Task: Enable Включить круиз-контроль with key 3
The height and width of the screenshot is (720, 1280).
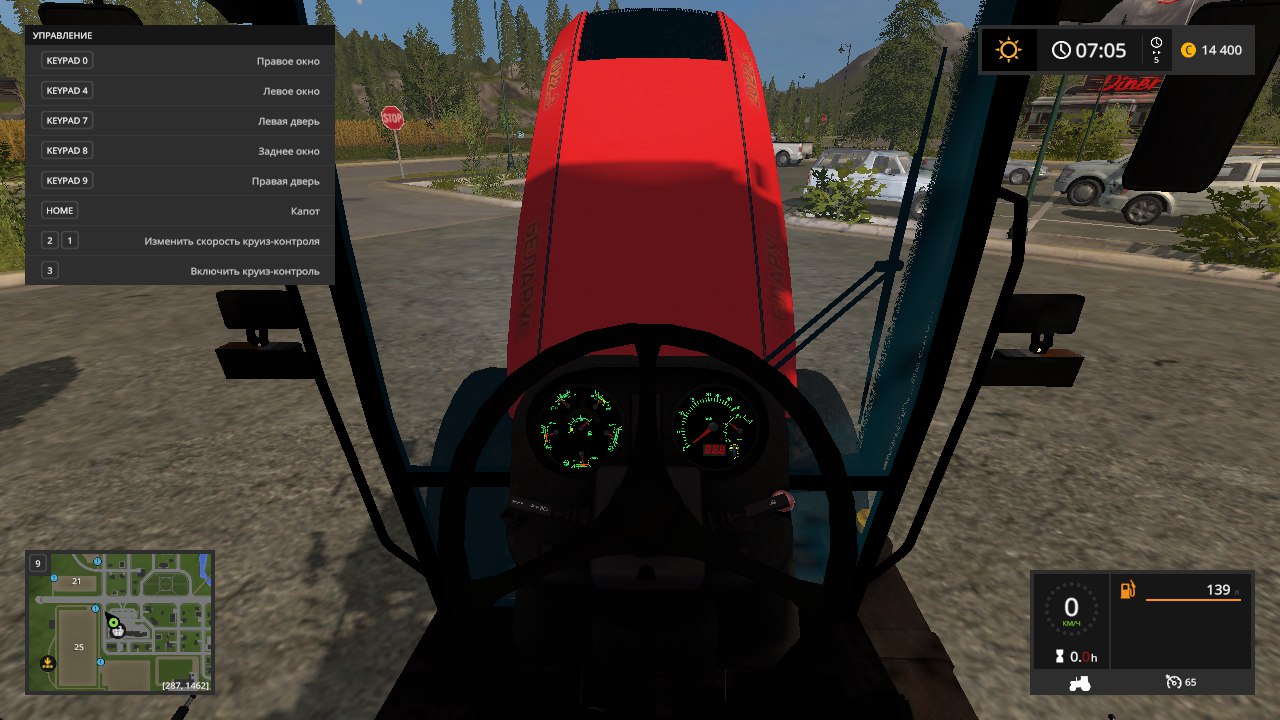Action: (50, 270)
